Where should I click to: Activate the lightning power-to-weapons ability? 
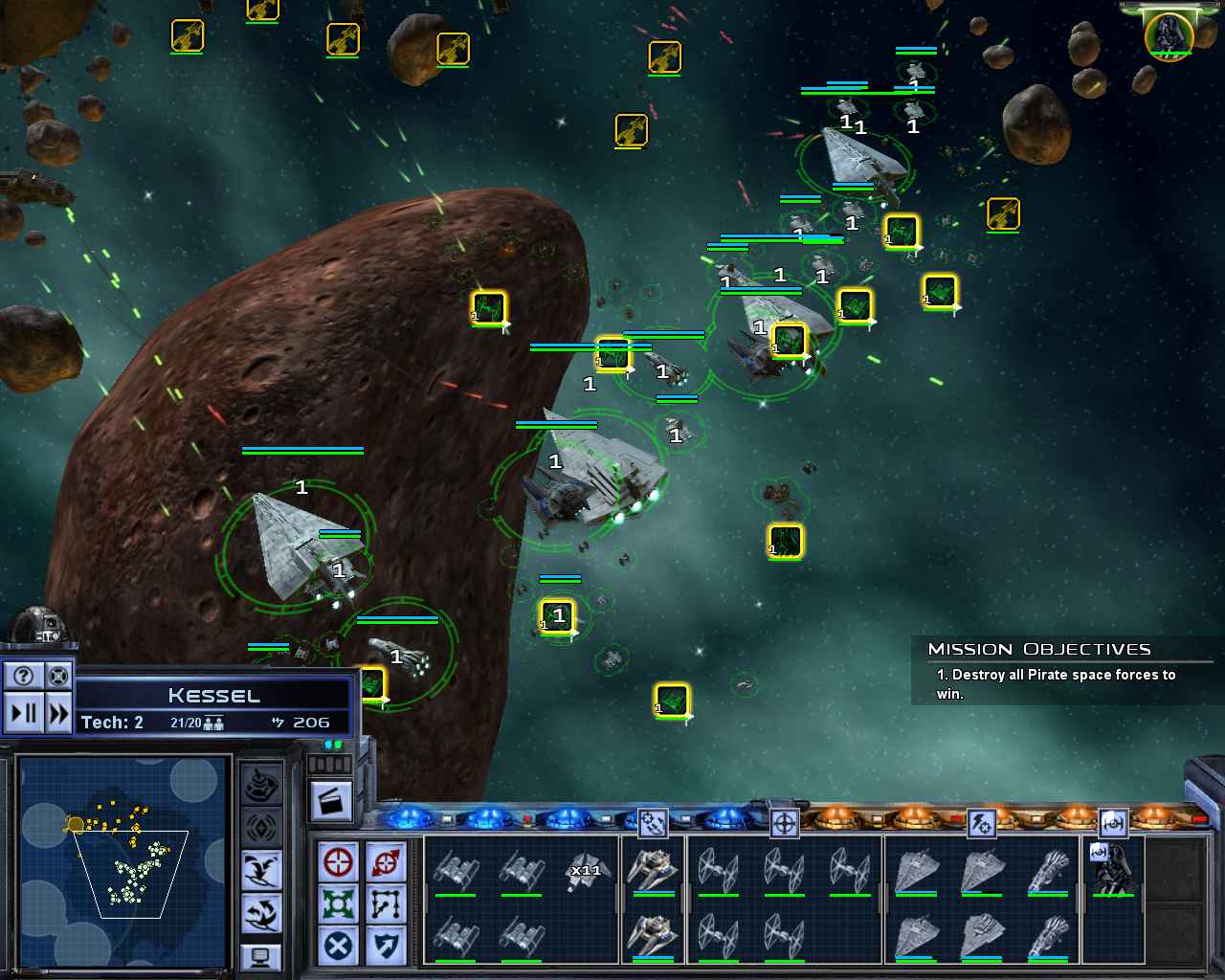point(981,822)
